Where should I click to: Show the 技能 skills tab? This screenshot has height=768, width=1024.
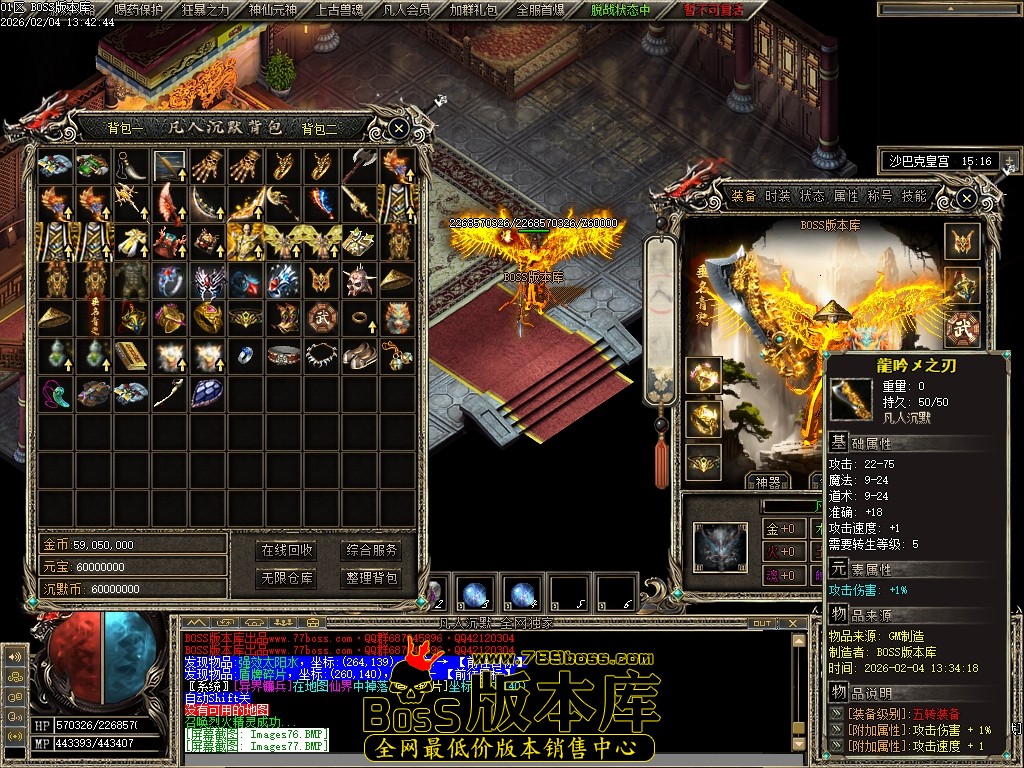914,196
